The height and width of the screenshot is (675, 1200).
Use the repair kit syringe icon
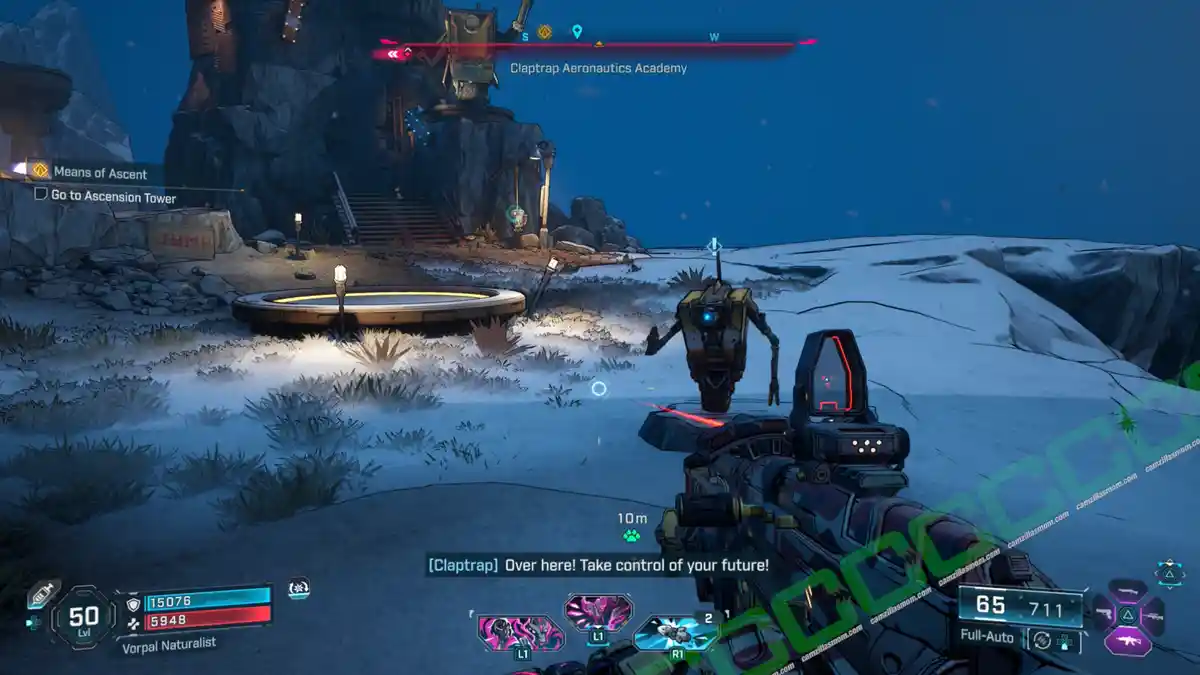point(39,593)
